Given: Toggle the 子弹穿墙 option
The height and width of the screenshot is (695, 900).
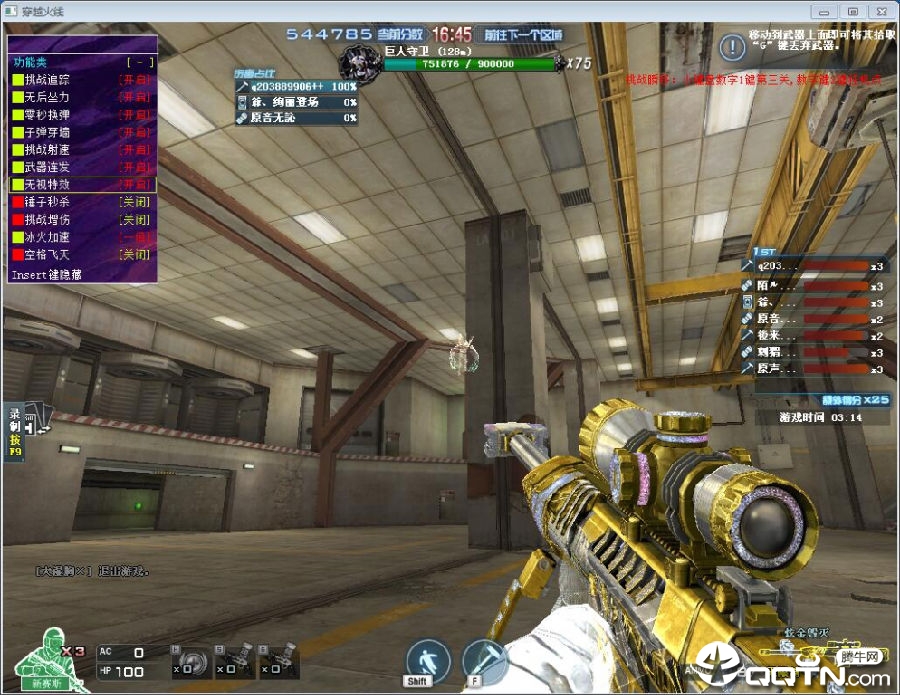Looking at the screenshot, I should 82,132.
